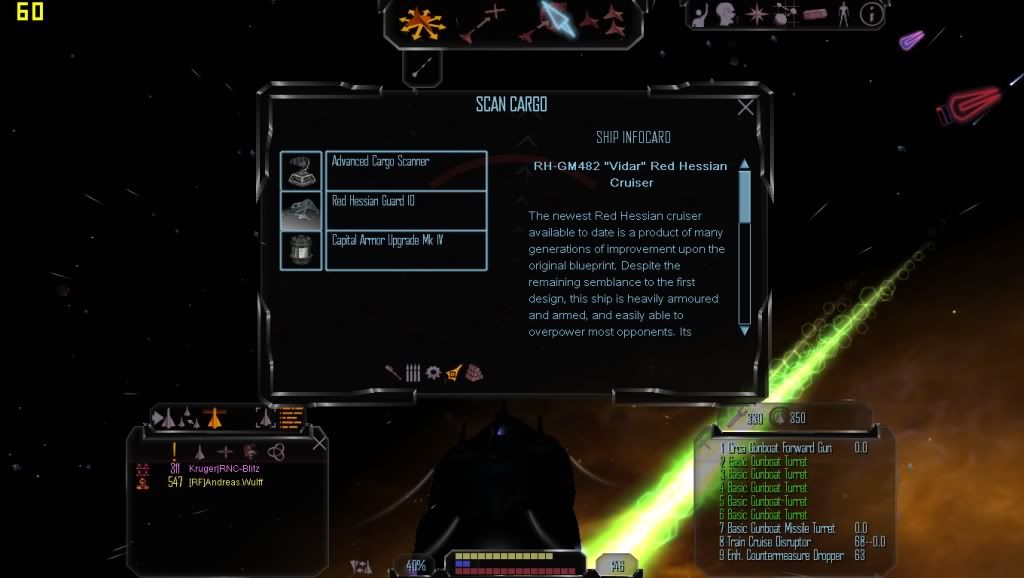Screen dimensions: 1024x578
Task: Open the reputation head profile icon
Action: point(726,15)
